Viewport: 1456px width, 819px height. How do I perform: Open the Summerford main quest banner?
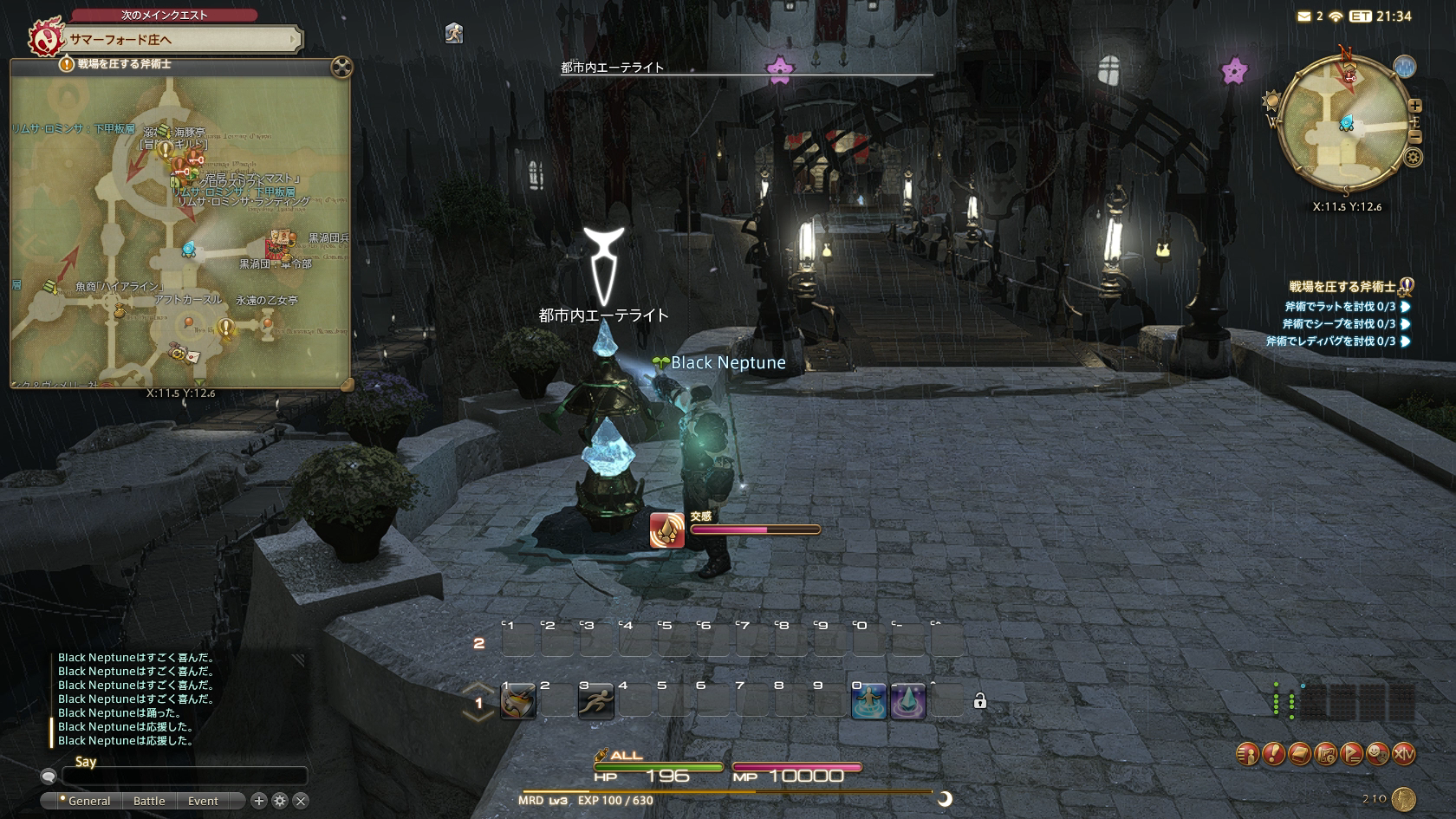pos(182,39)
